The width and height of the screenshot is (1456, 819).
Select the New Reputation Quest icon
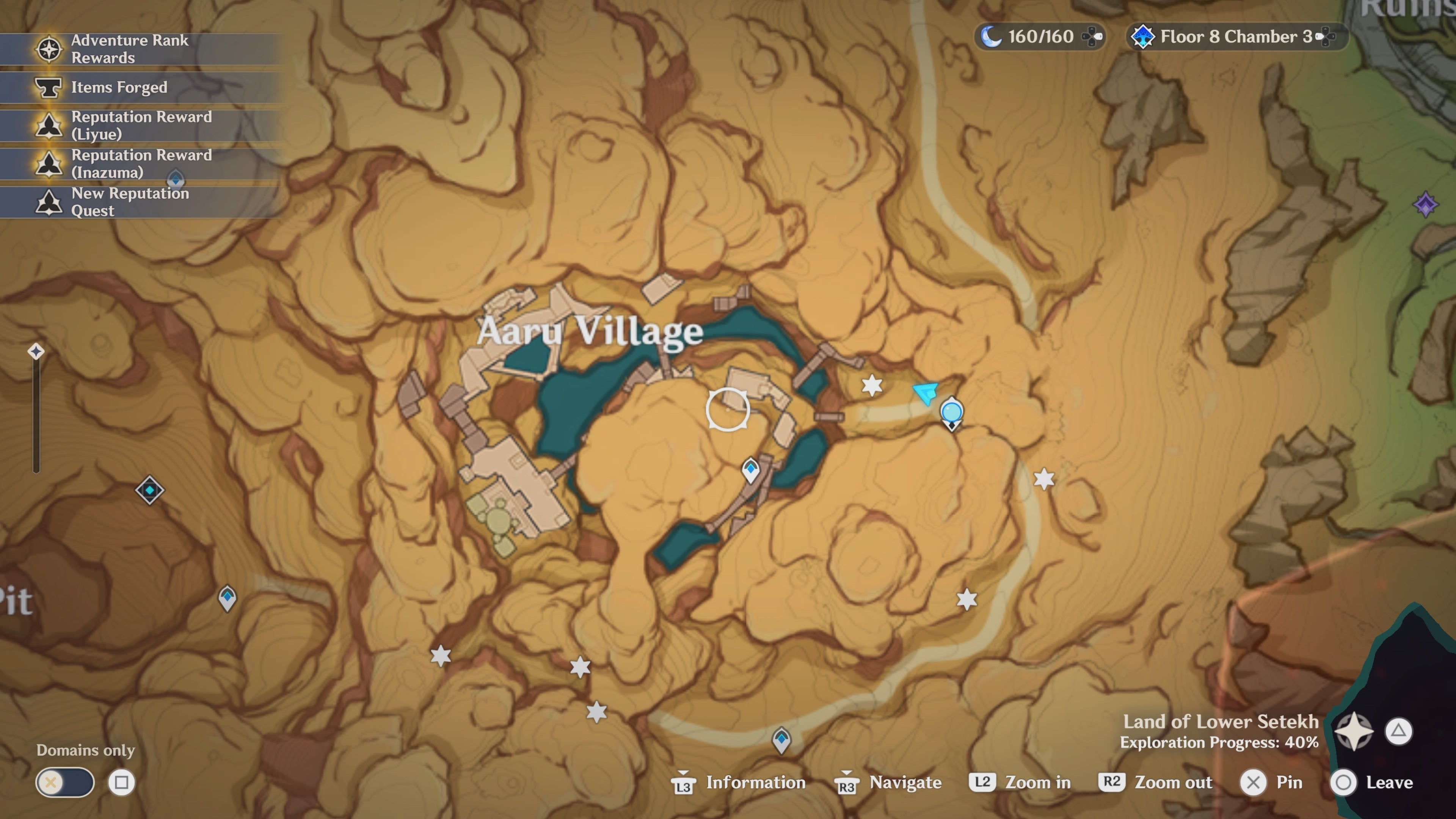pos(49,202)
